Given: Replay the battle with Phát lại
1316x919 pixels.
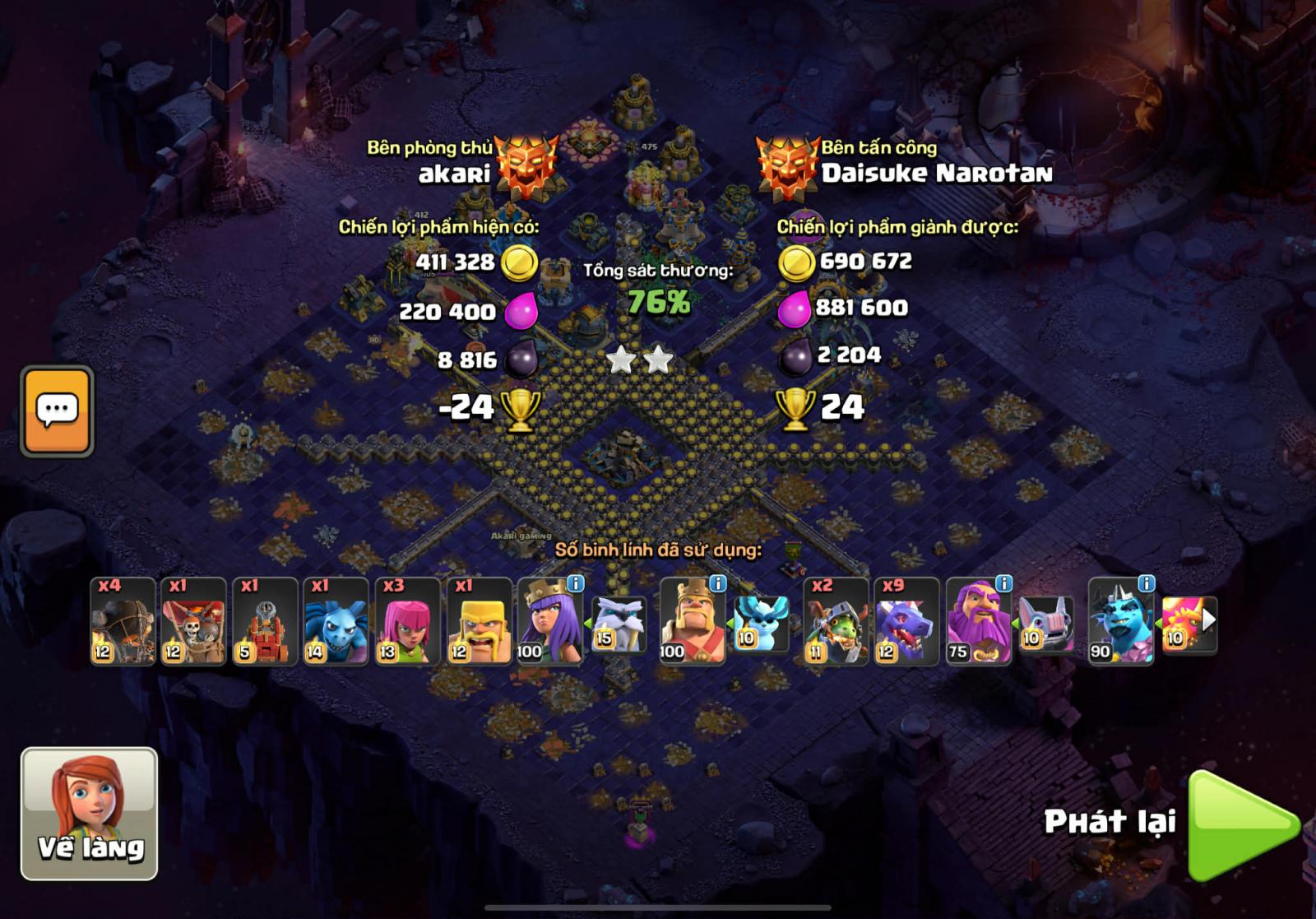Looking at the screenshot, I should pyautogui.click(x=1242, y=824).
